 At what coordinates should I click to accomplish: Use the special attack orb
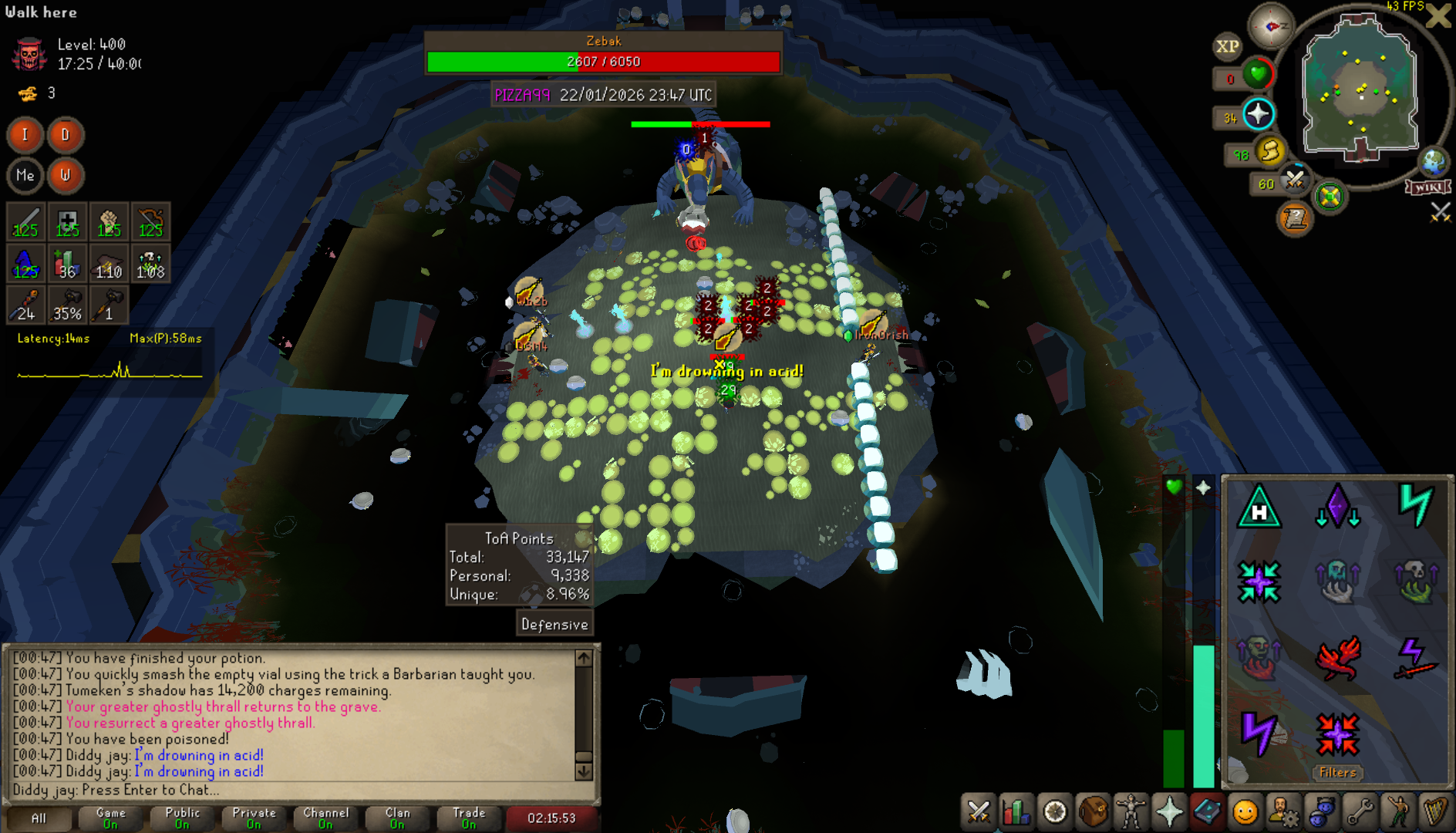(x=1295, y=180)
